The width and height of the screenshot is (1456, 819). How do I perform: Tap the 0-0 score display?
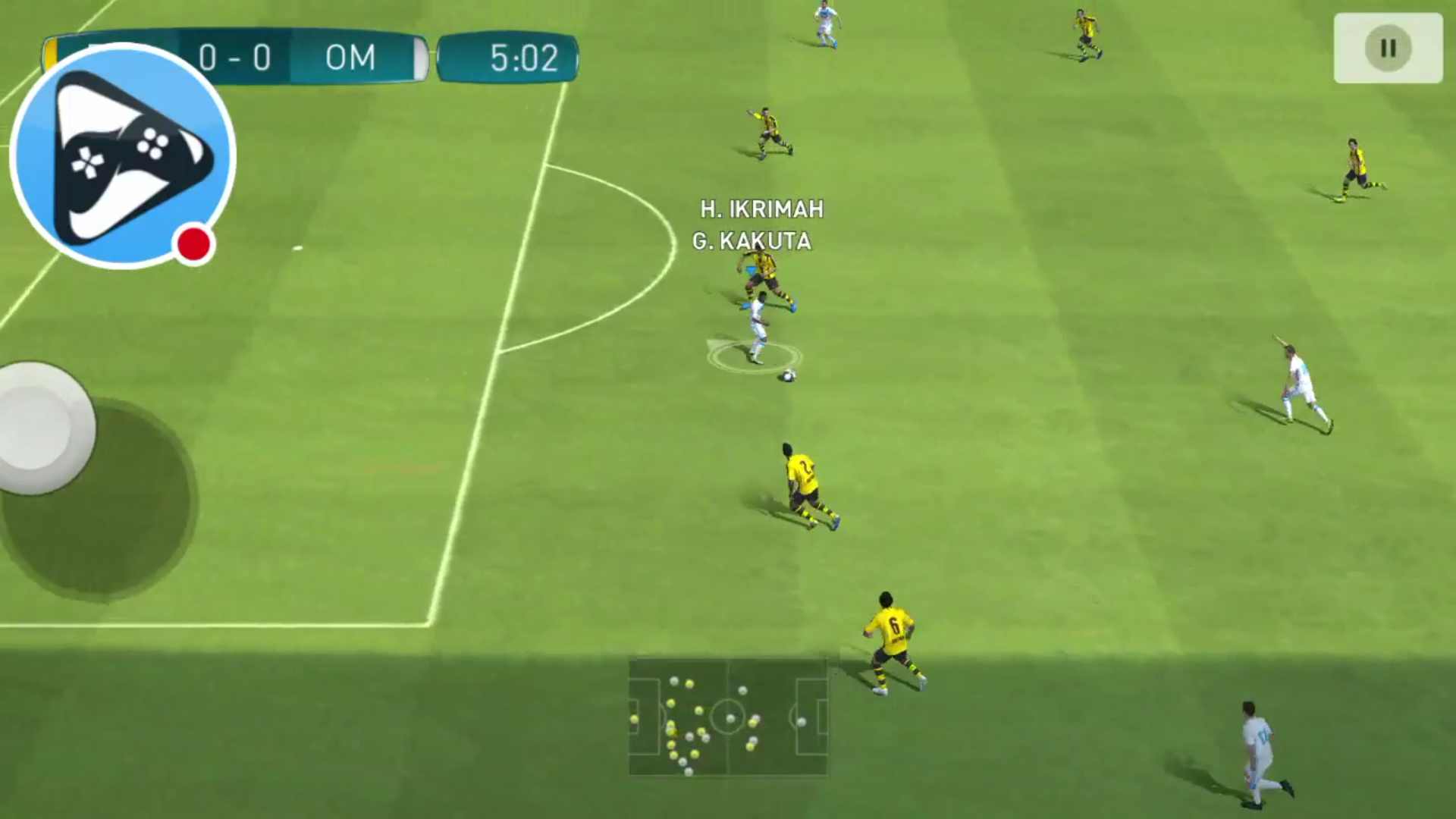[x=236, y=59]
